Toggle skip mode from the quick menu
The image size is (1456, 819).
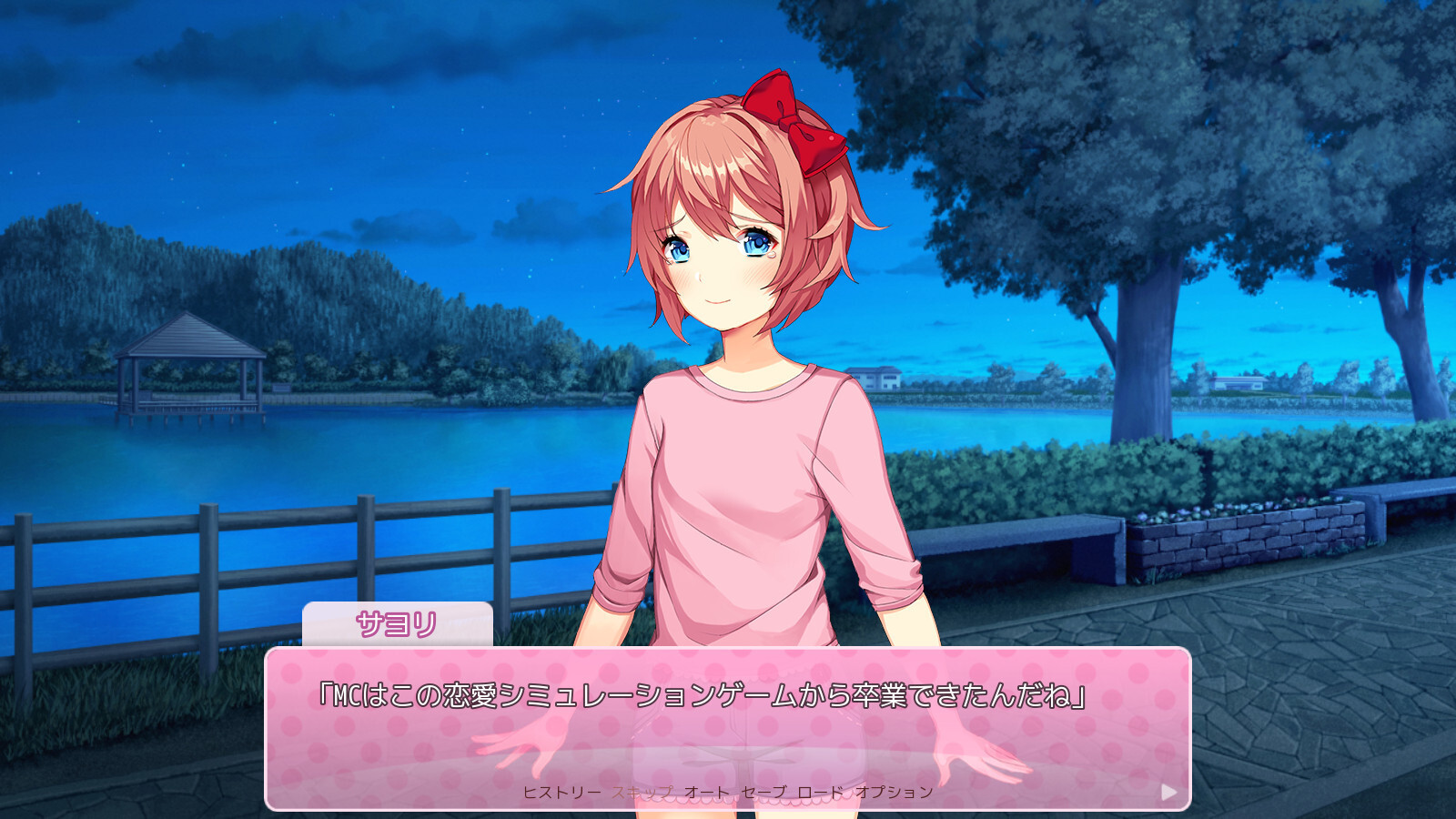(648, 793)
